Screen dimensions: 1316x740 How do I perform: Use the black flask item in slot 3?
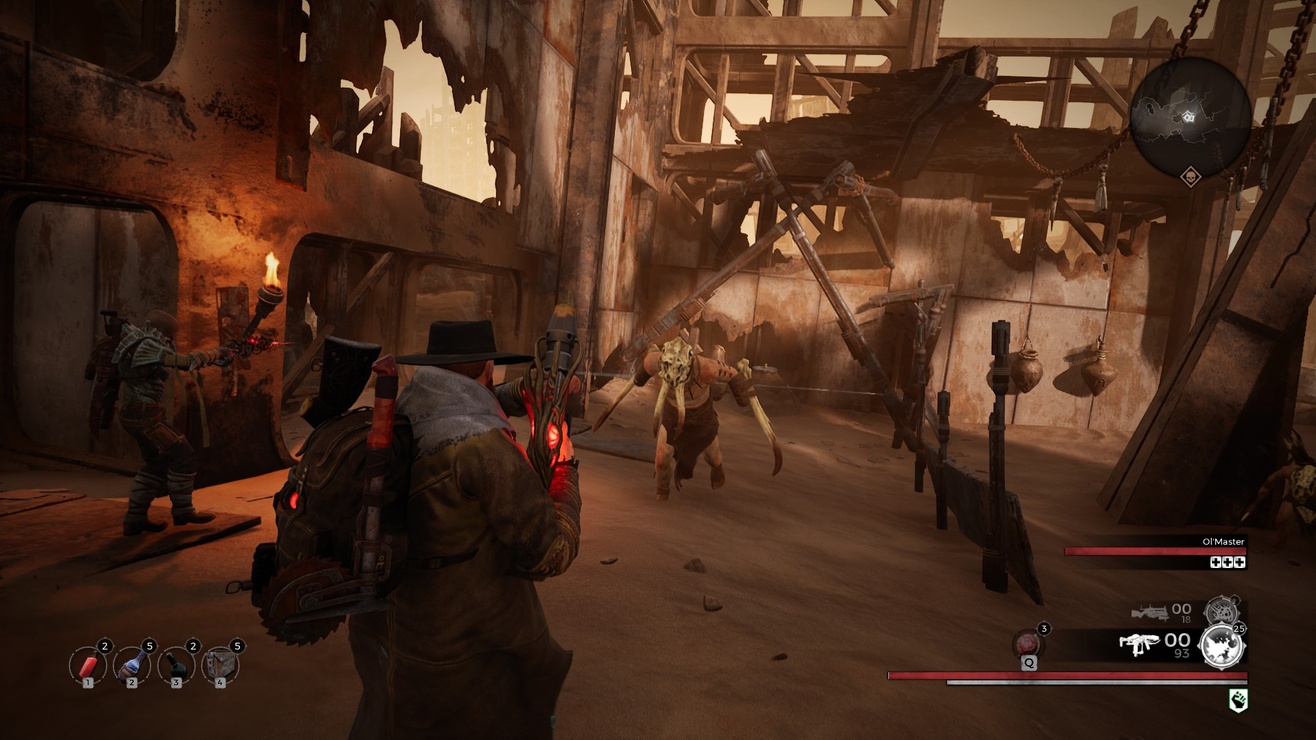click(x=176, y=664)
